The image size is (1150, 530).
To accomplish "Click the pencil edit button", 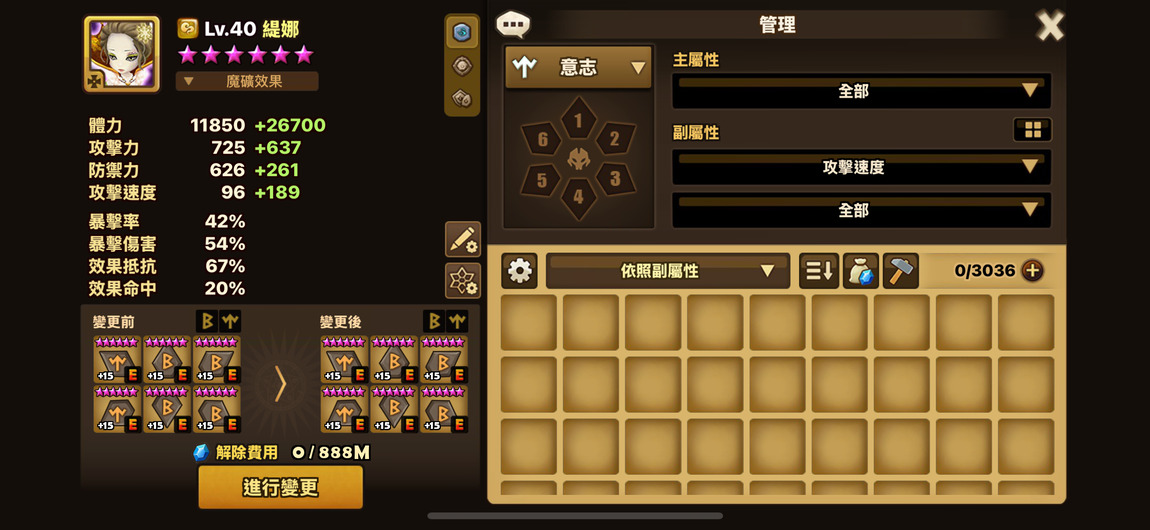I will click(x=462, y=239).
